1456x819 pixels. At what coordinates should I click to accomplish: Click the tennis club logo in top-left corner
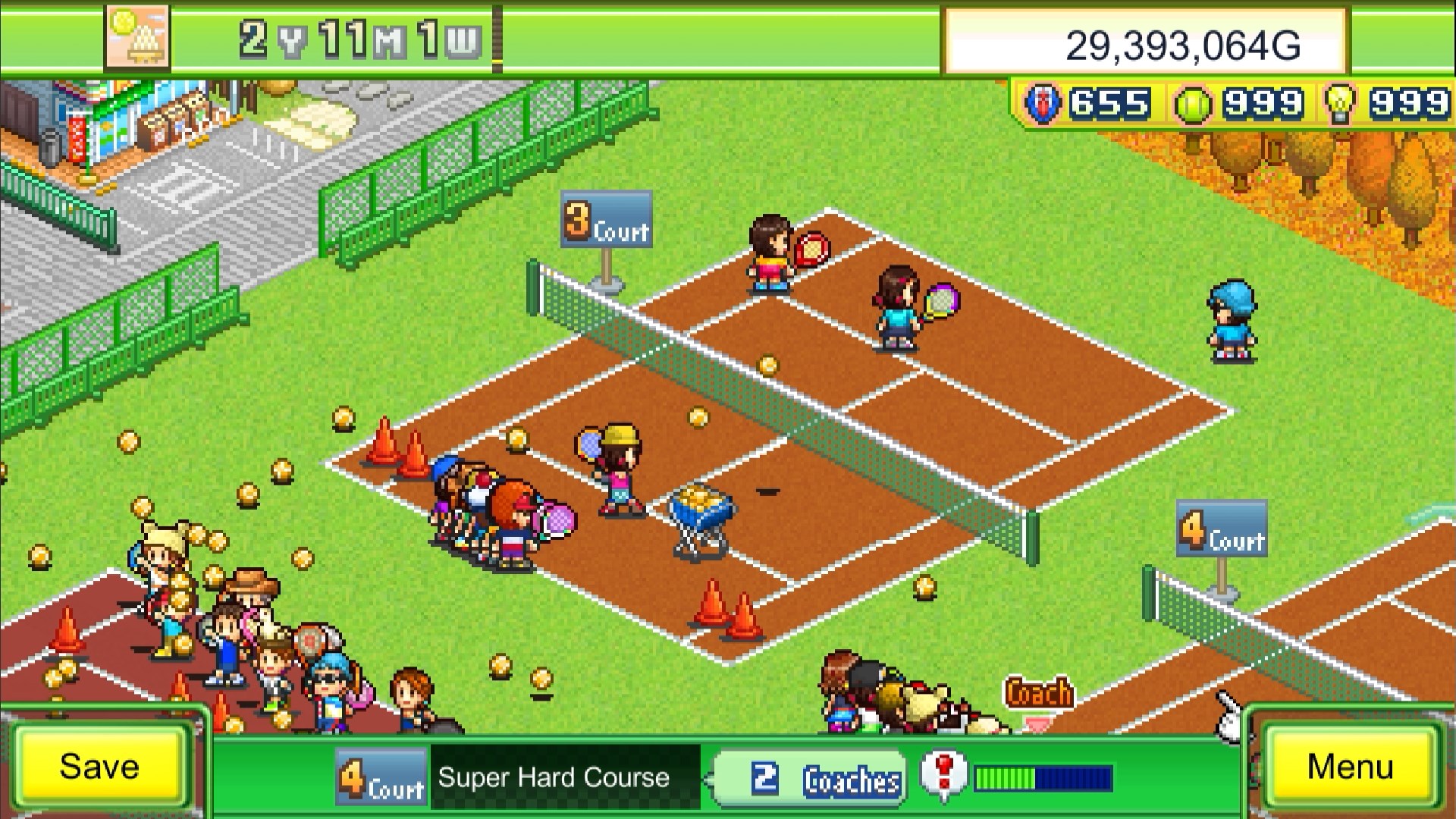click(x=138, y=36)
